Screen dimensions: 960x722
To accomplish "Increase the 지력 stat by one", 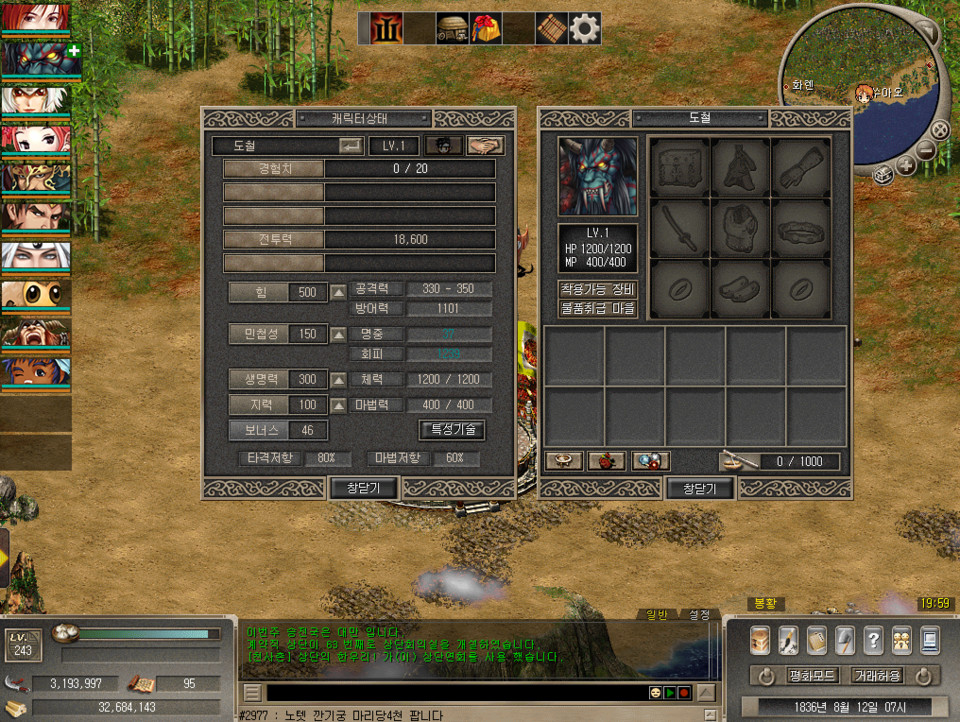I will point(339,406).
